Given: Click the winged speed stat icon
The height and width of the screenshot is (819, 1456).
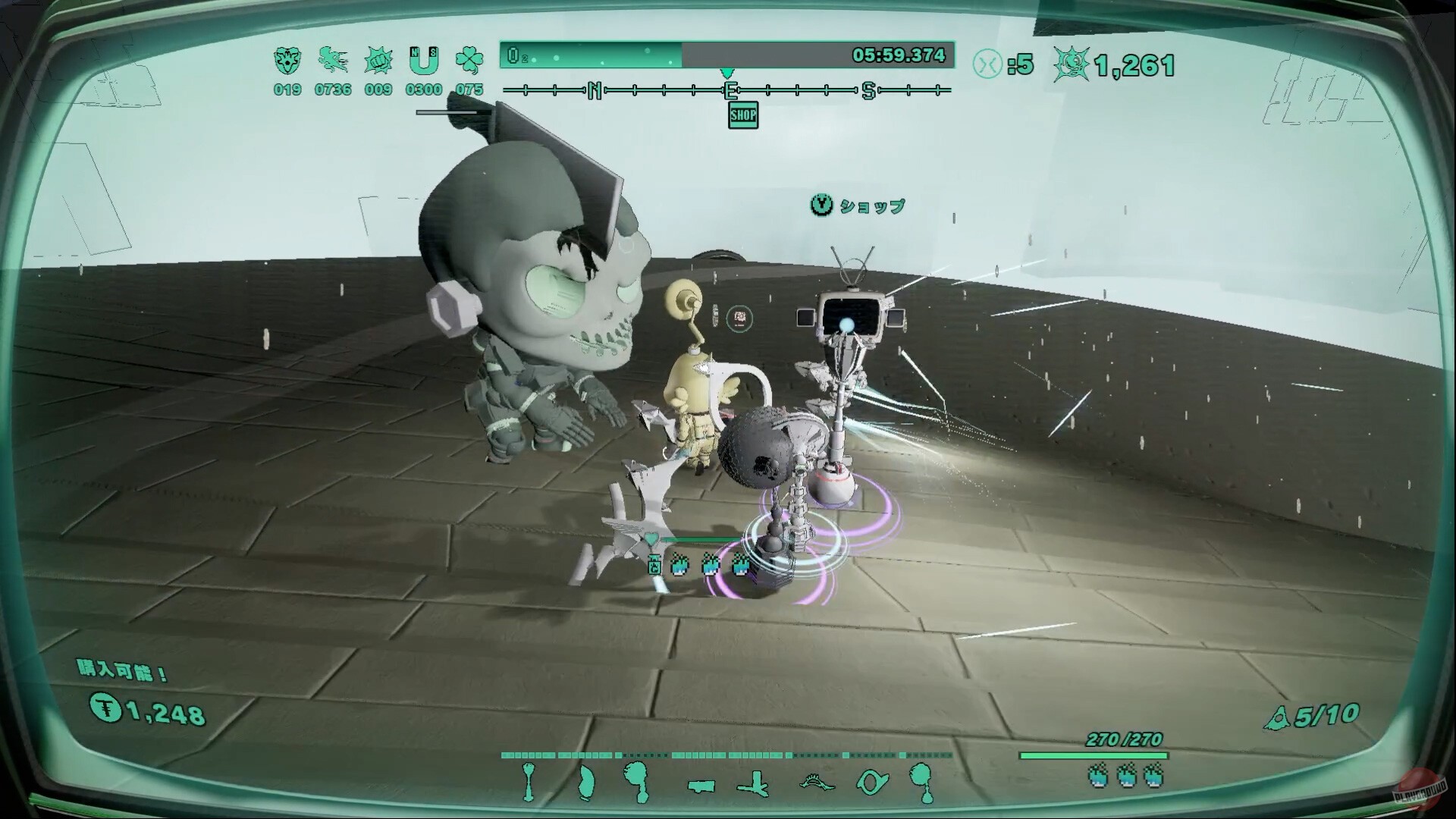Looking at the screenshot, I should [332, 62].
